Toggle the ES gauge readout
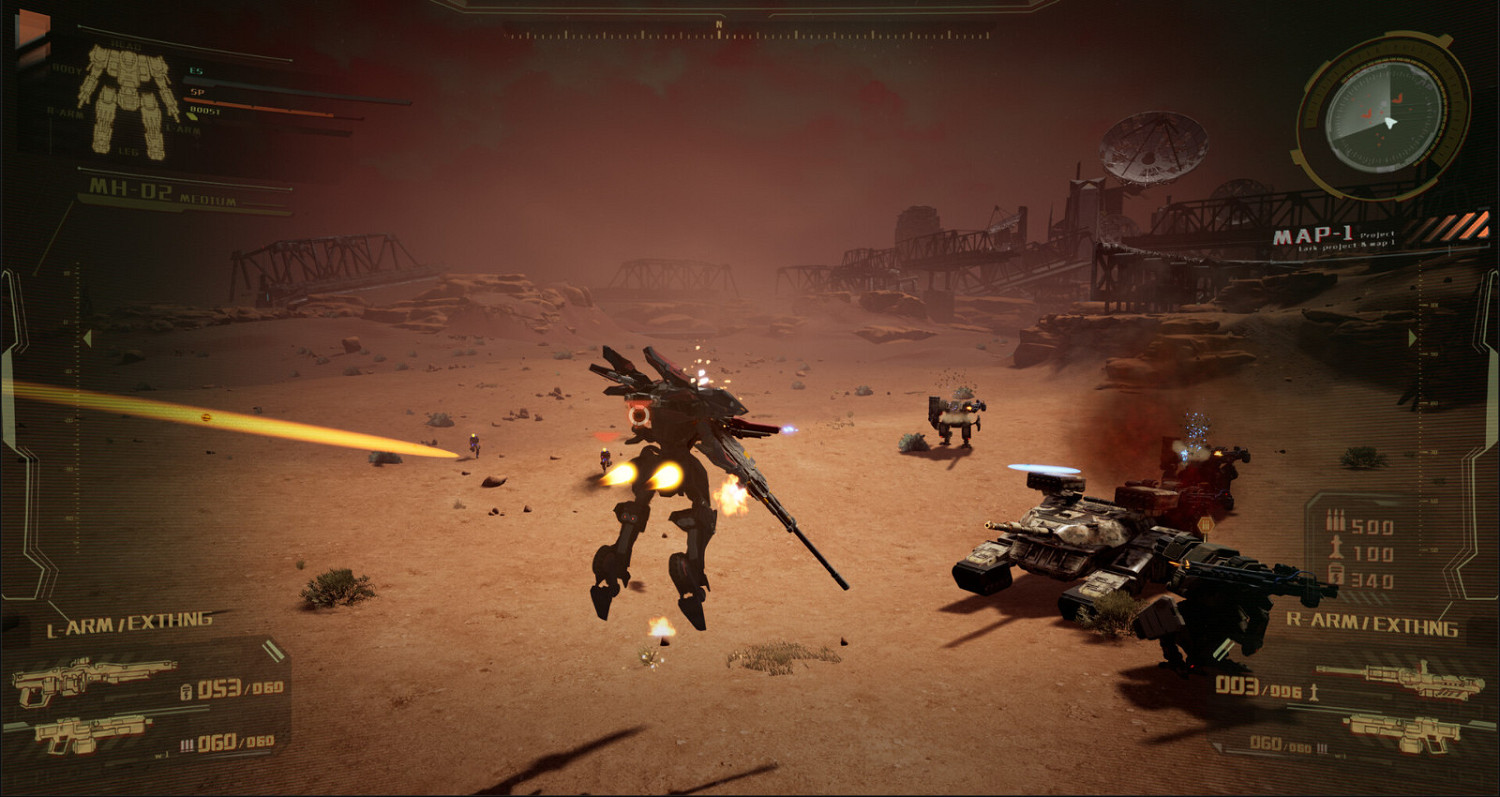Viewport: 1500px width, 797px height. pyautogui.click(x=197, y=70)
